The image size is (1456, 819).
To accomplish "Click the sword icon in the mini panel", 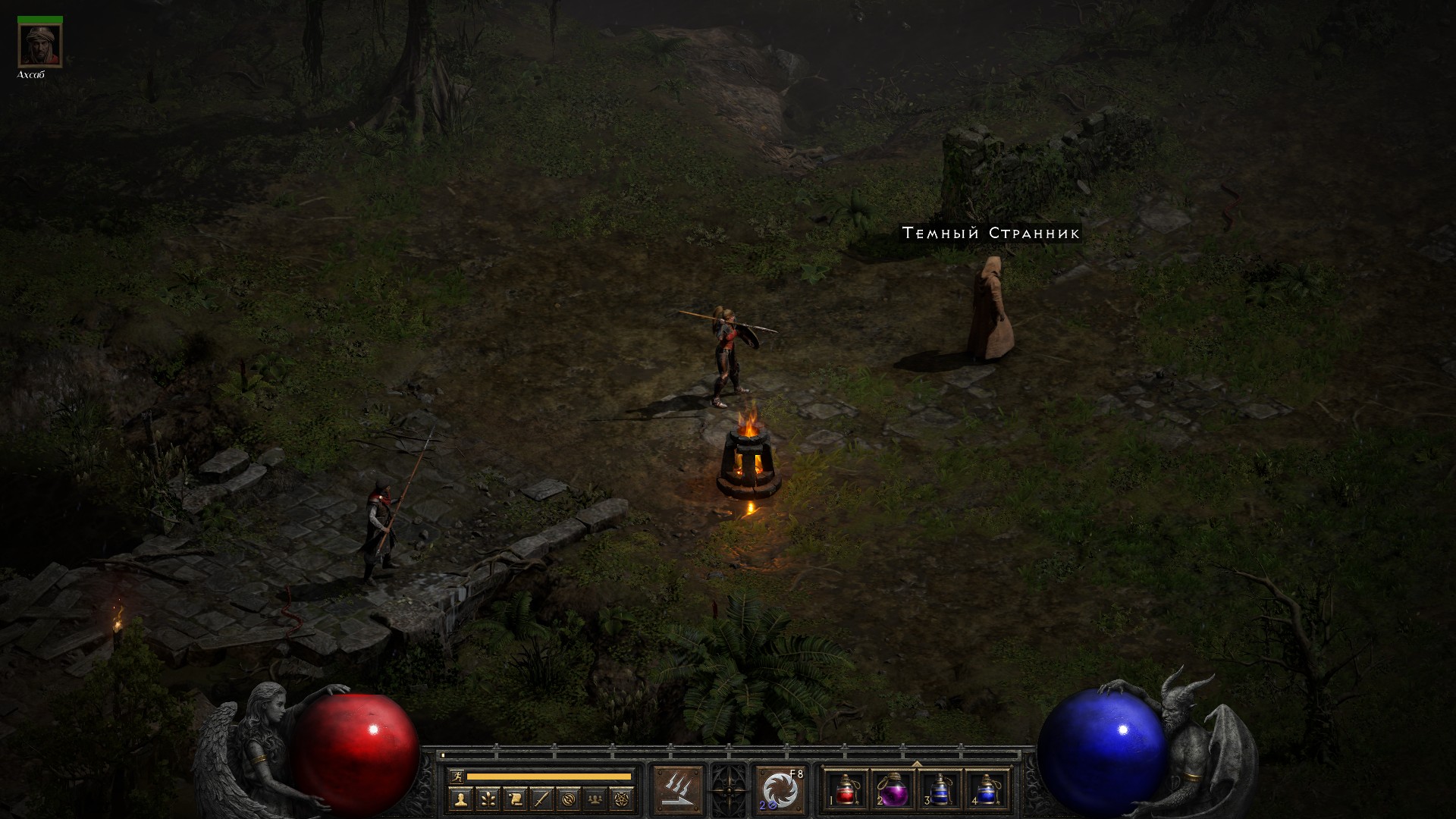I will [x=542, y=799].
